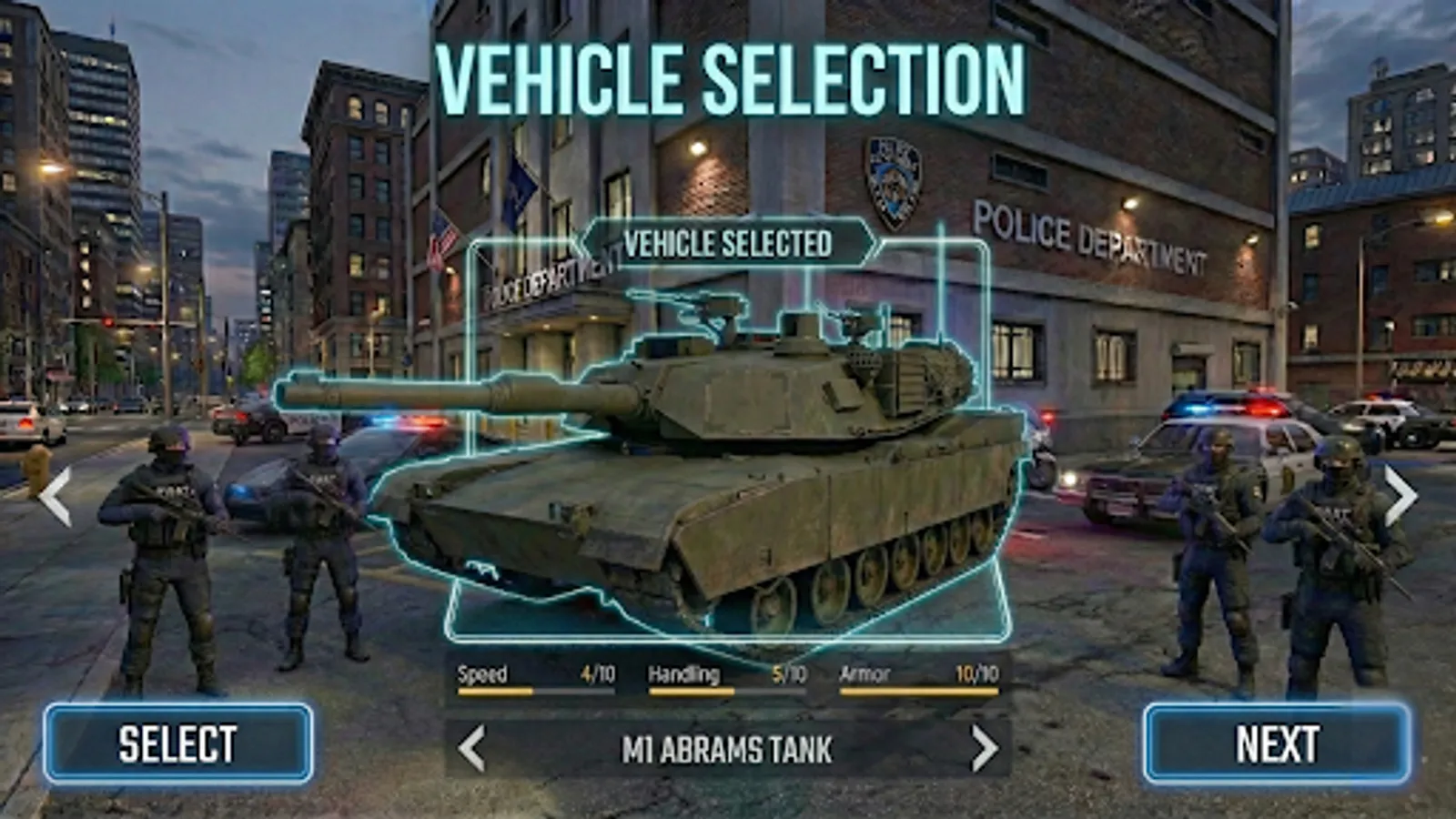Click the right chevron beside M1 Abrams Tank
1456x819 pixels.
point(985,750)
